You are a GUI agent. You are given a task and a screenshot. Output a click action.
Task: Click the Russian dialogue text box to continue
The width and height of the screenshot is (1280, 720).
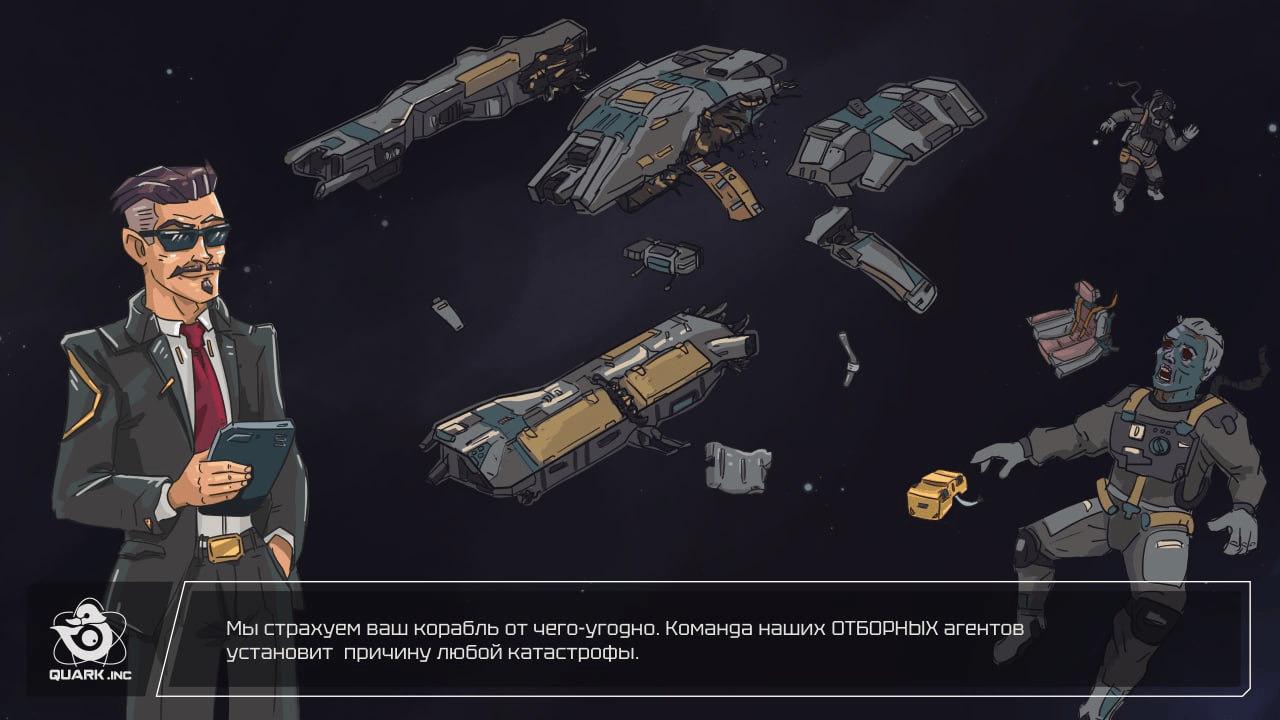(700, 640)
